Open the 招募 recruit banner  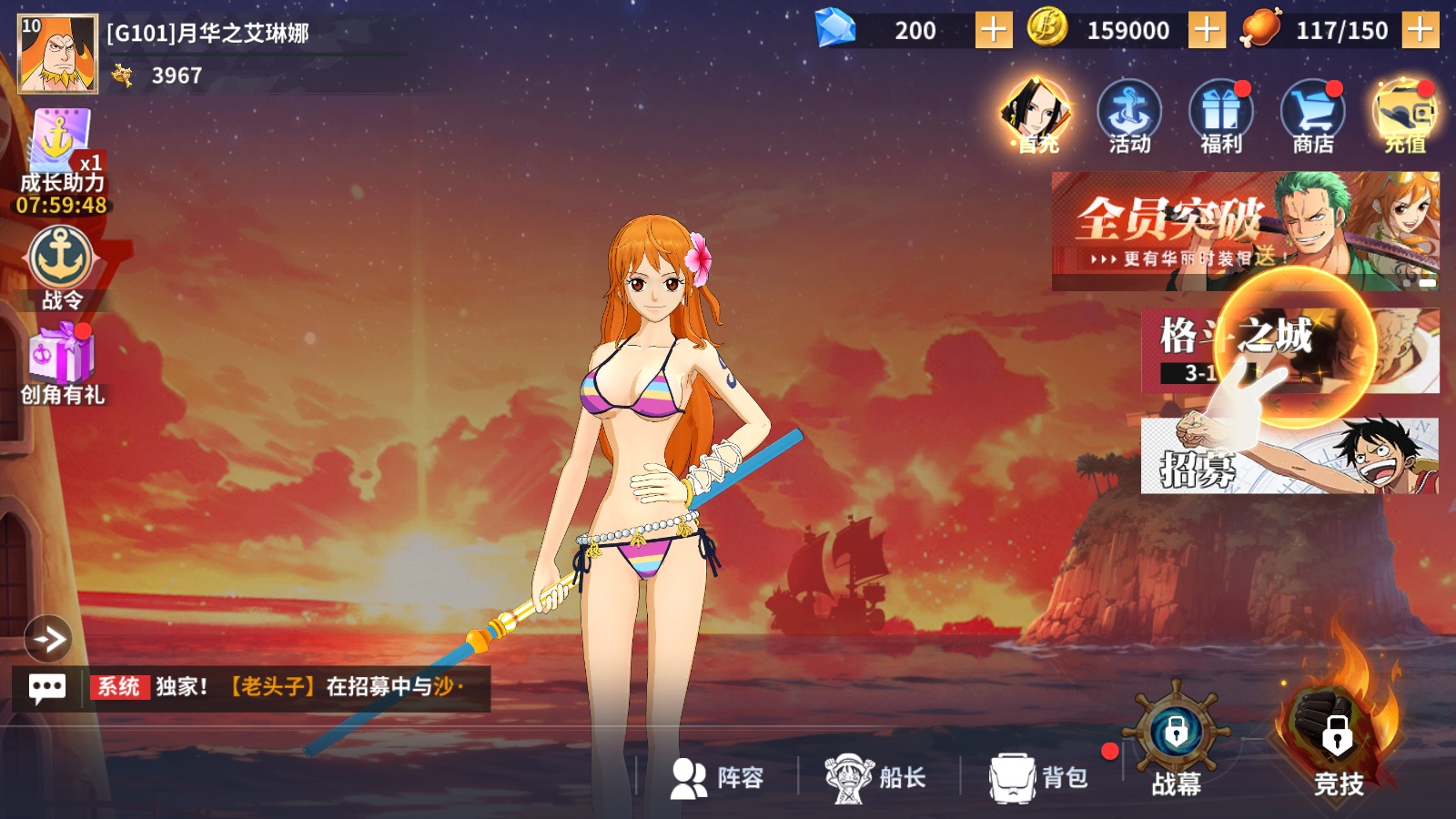pos(1289,456)
